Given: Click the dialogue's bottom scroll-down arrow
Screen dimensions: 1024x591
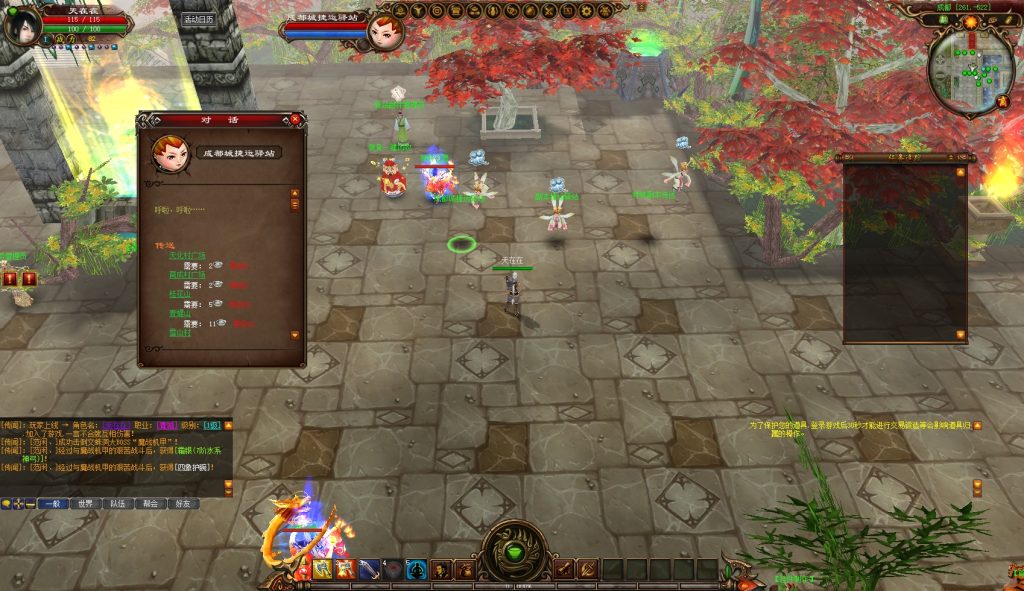Looking at the screenshot, I should (295, 334).
